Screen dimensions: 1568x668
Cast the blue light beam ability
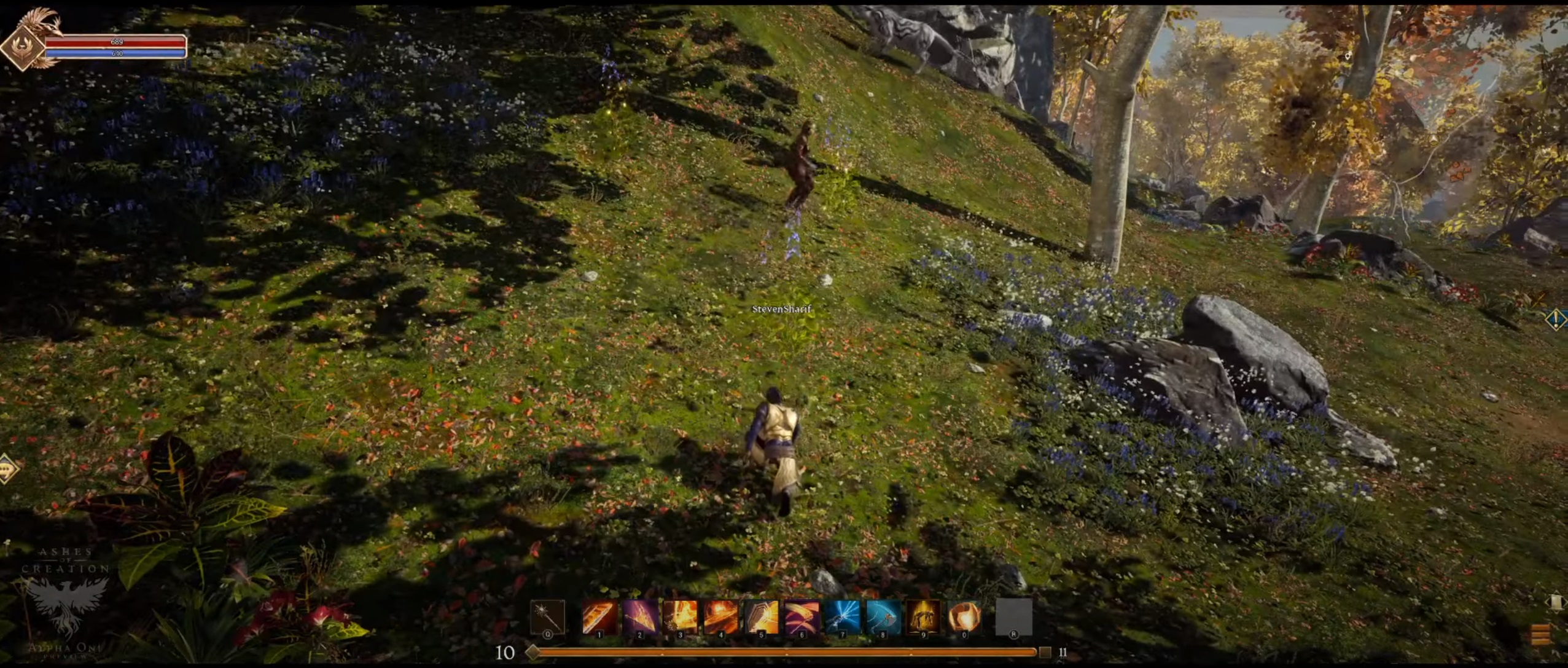tap(842, 617)
